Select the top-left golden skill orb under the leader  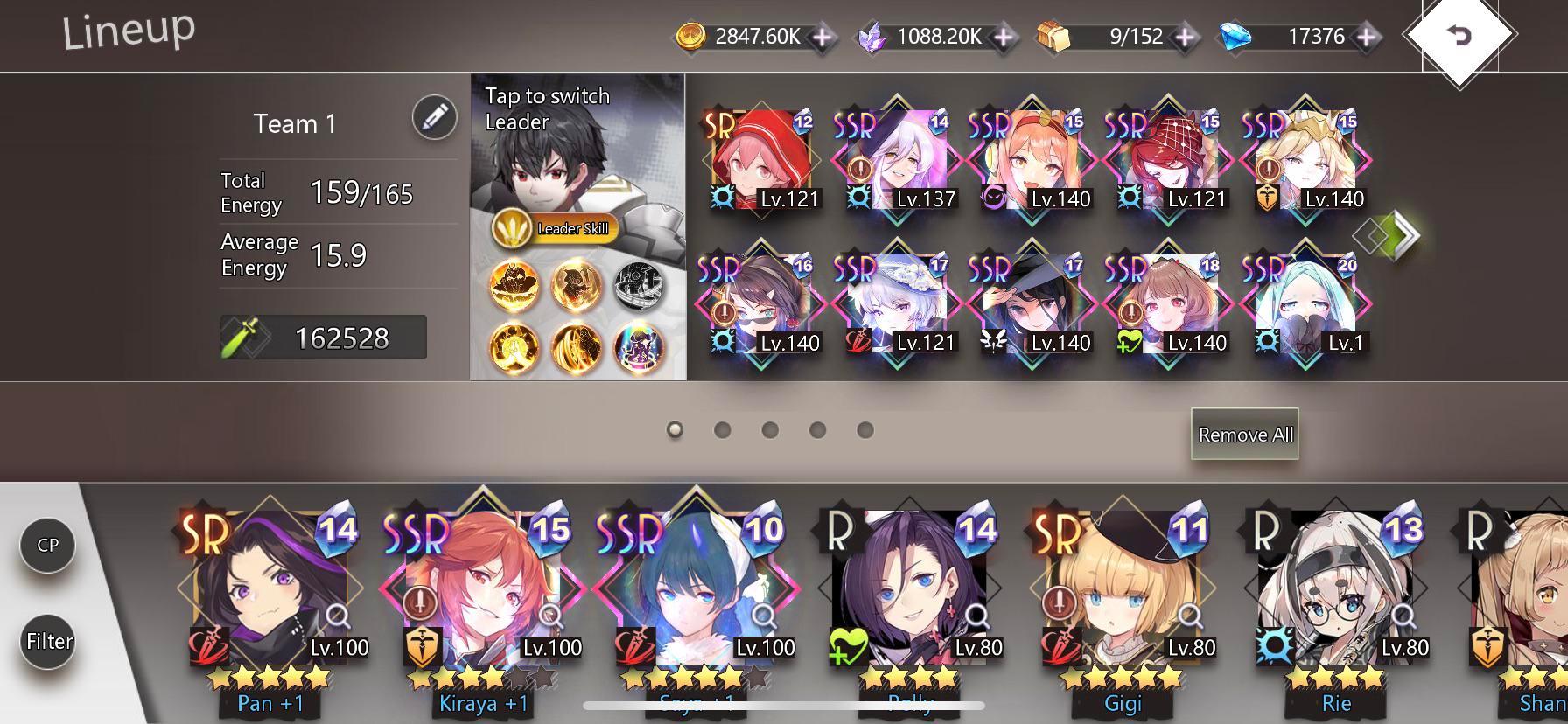[x=513, y=284]
